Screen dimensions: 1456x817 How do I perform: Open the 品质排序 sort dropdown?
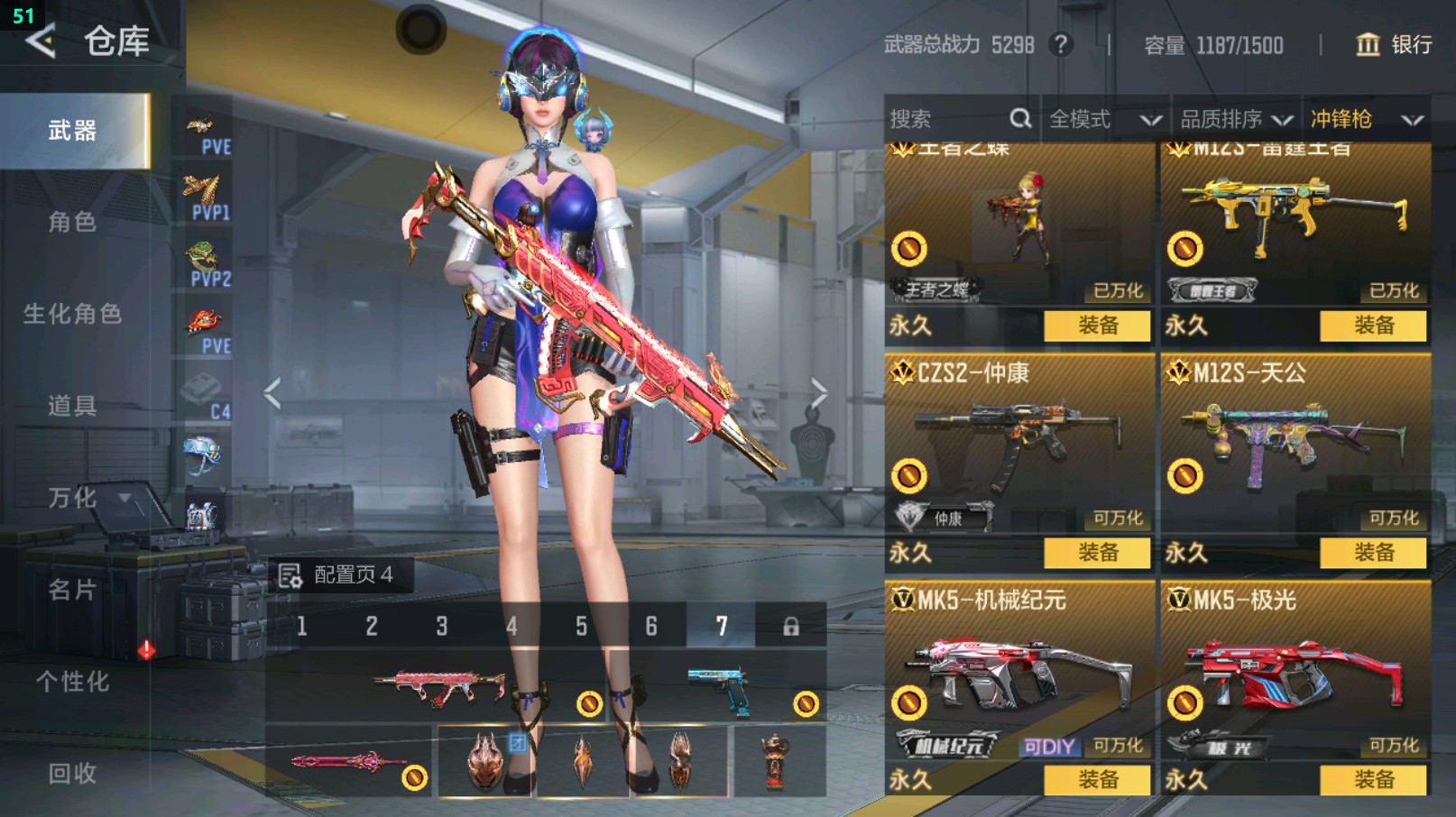(1236, 119)
